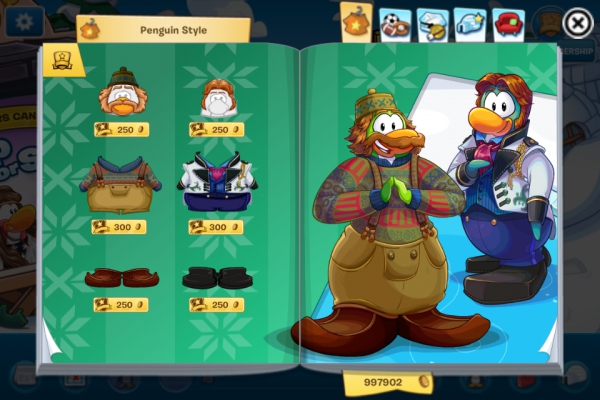Pick the black boots
This screenshot has width=600, height=400.
pos(216,277)
